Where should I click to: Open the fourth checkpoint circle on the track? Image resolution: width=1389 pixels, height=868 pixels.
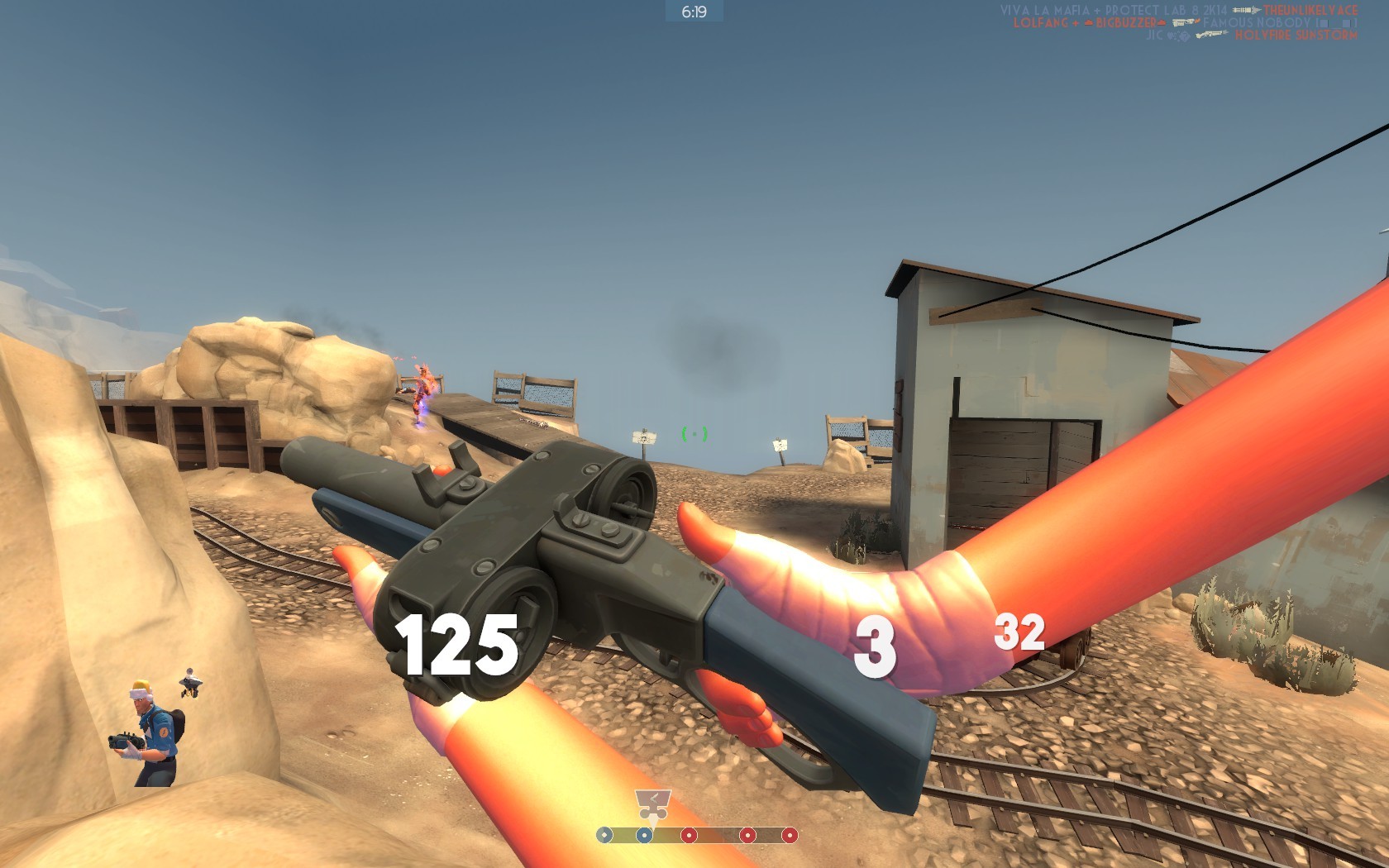click(747, 835)
